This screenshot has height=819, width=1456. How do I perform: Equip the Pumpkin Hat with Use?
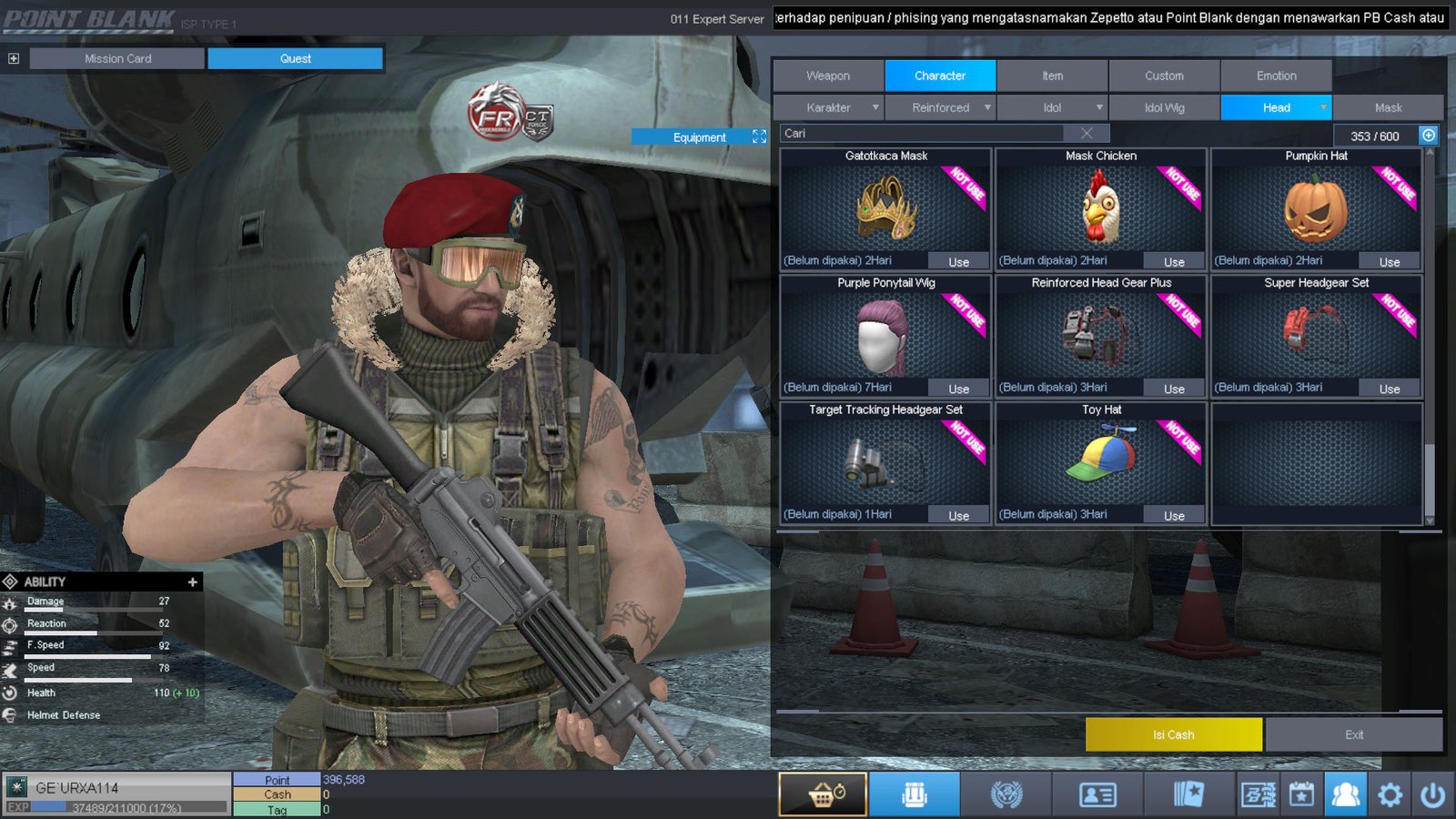1389,262
